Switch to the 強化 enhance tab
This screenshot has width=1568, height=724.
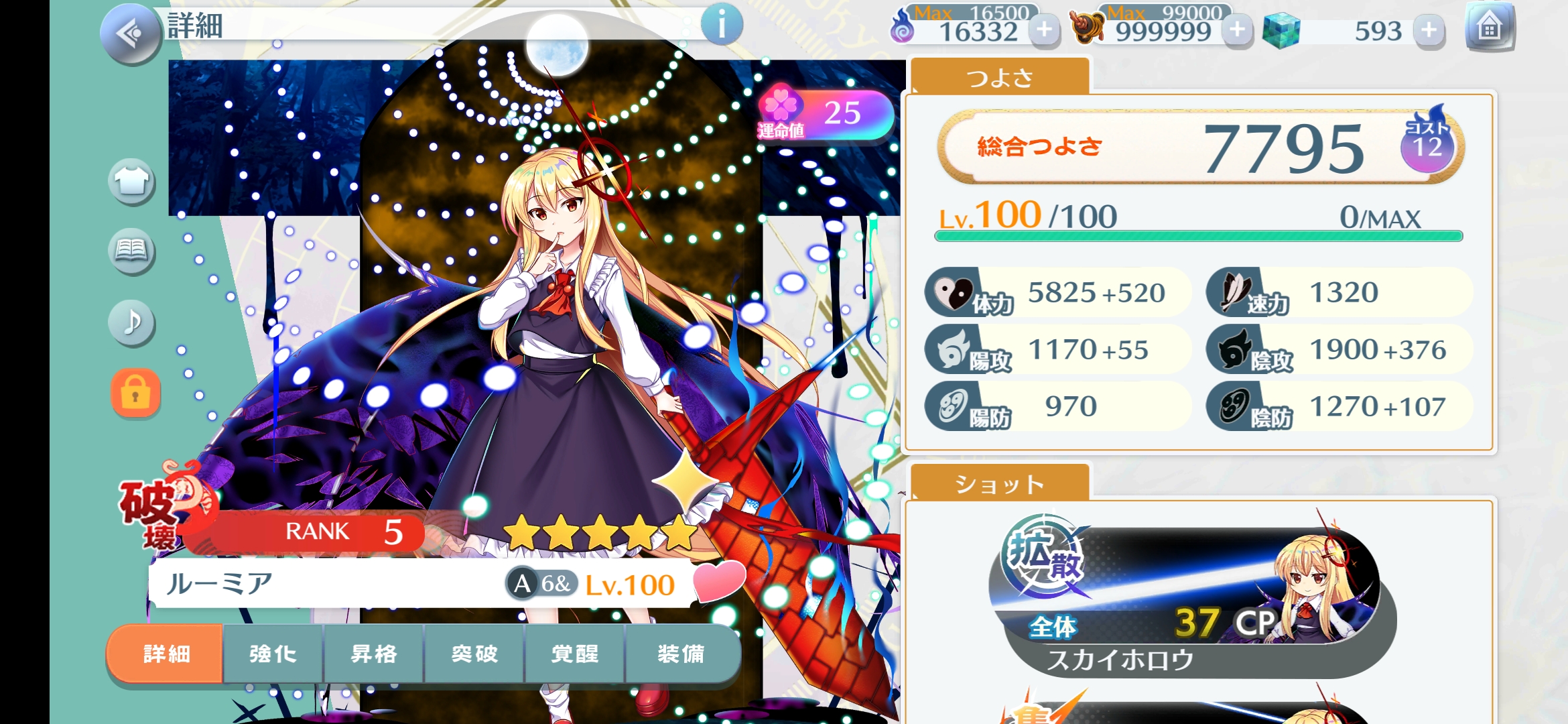(273, 654)
